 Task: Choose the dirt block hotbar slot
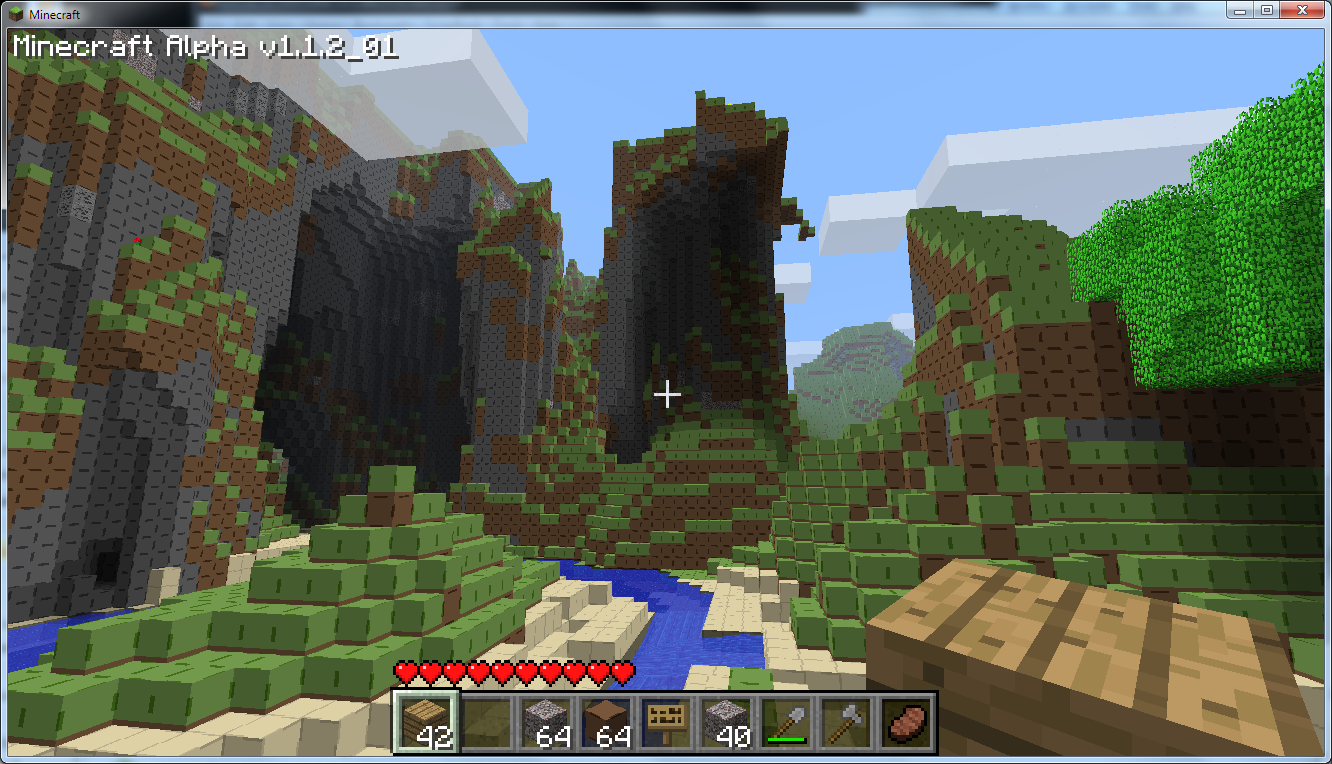coord(605,722)
